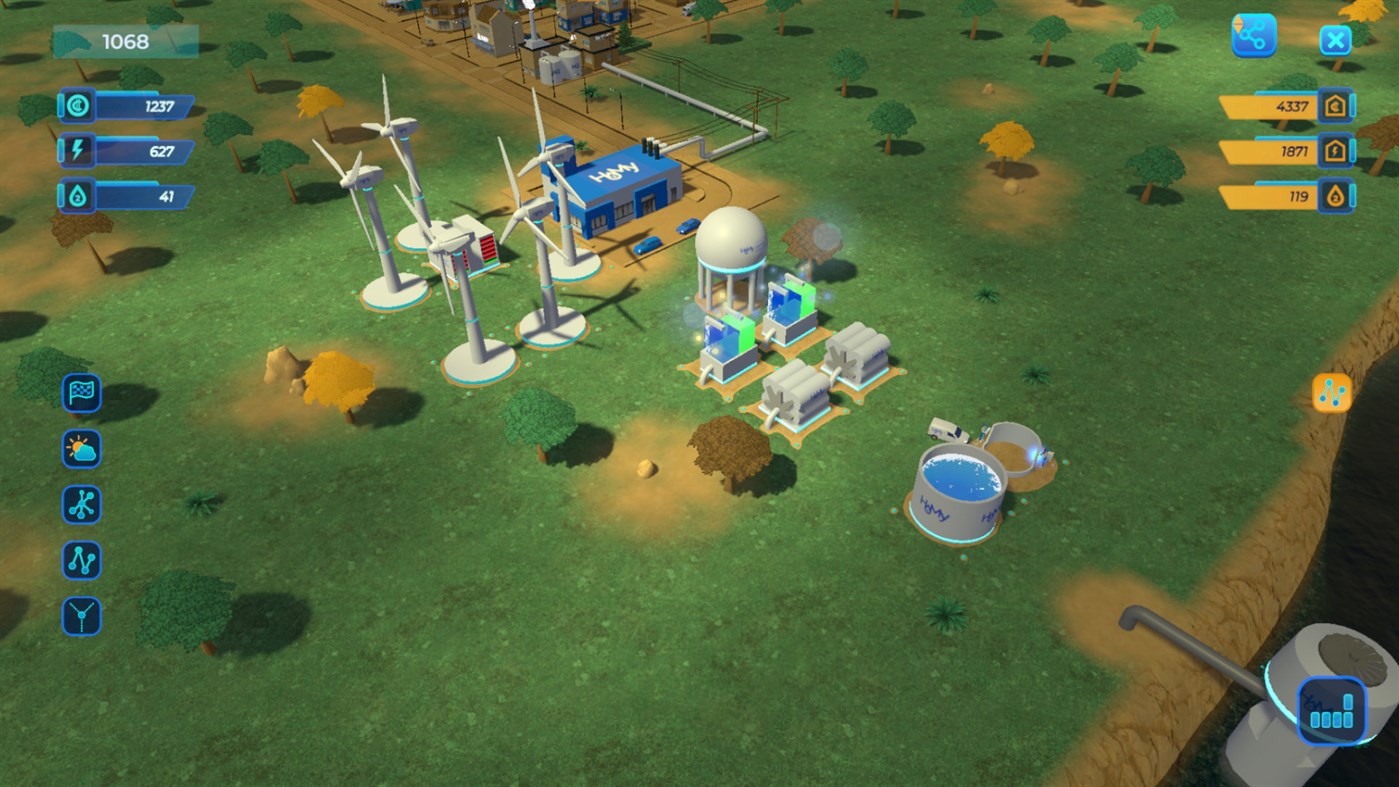The image size is (1399, 787).
Task: Click the score display showing 1068
Action: pos(125,41)
